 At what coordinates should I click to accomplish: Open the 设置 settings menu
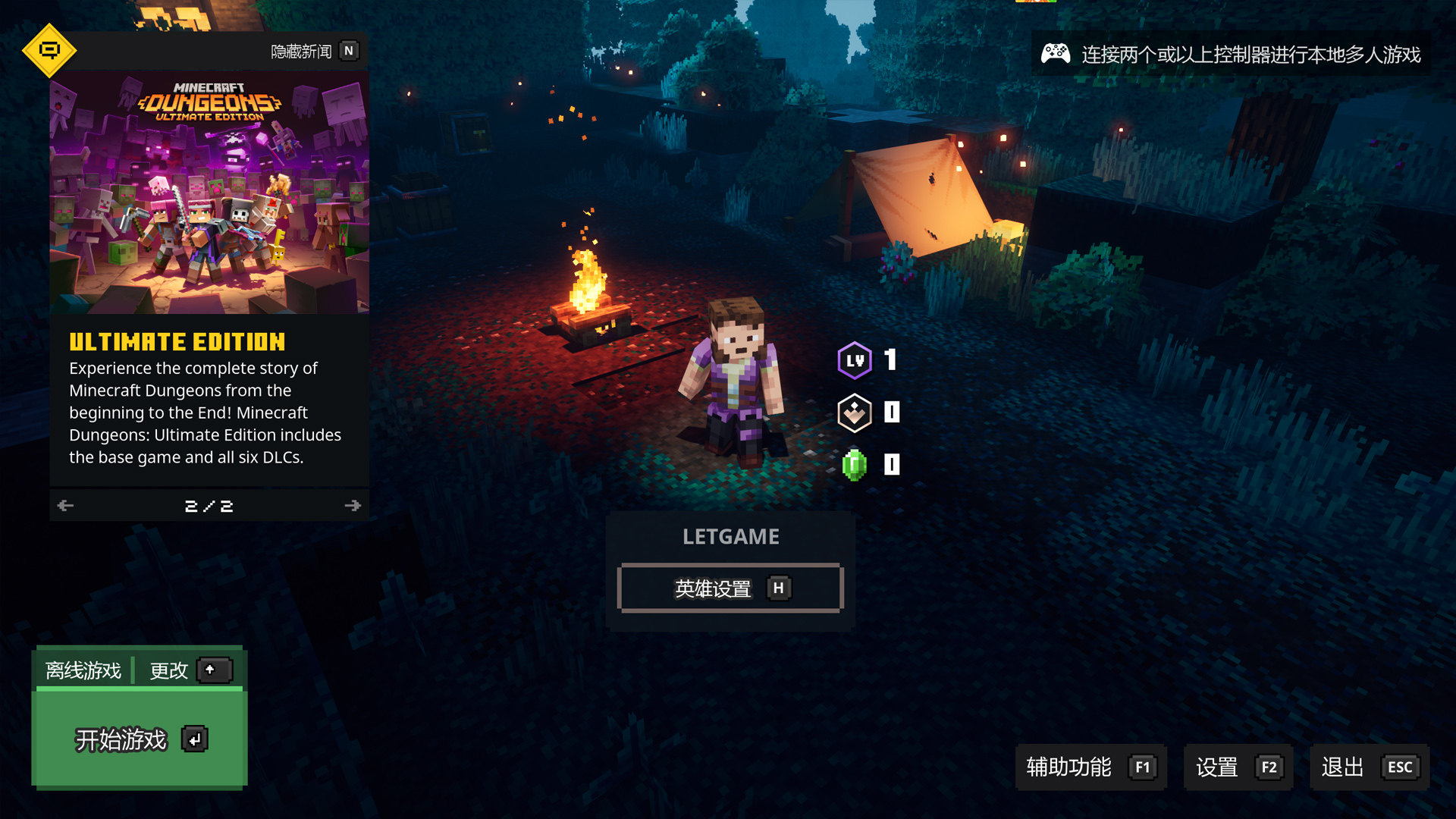point(1238,767)
